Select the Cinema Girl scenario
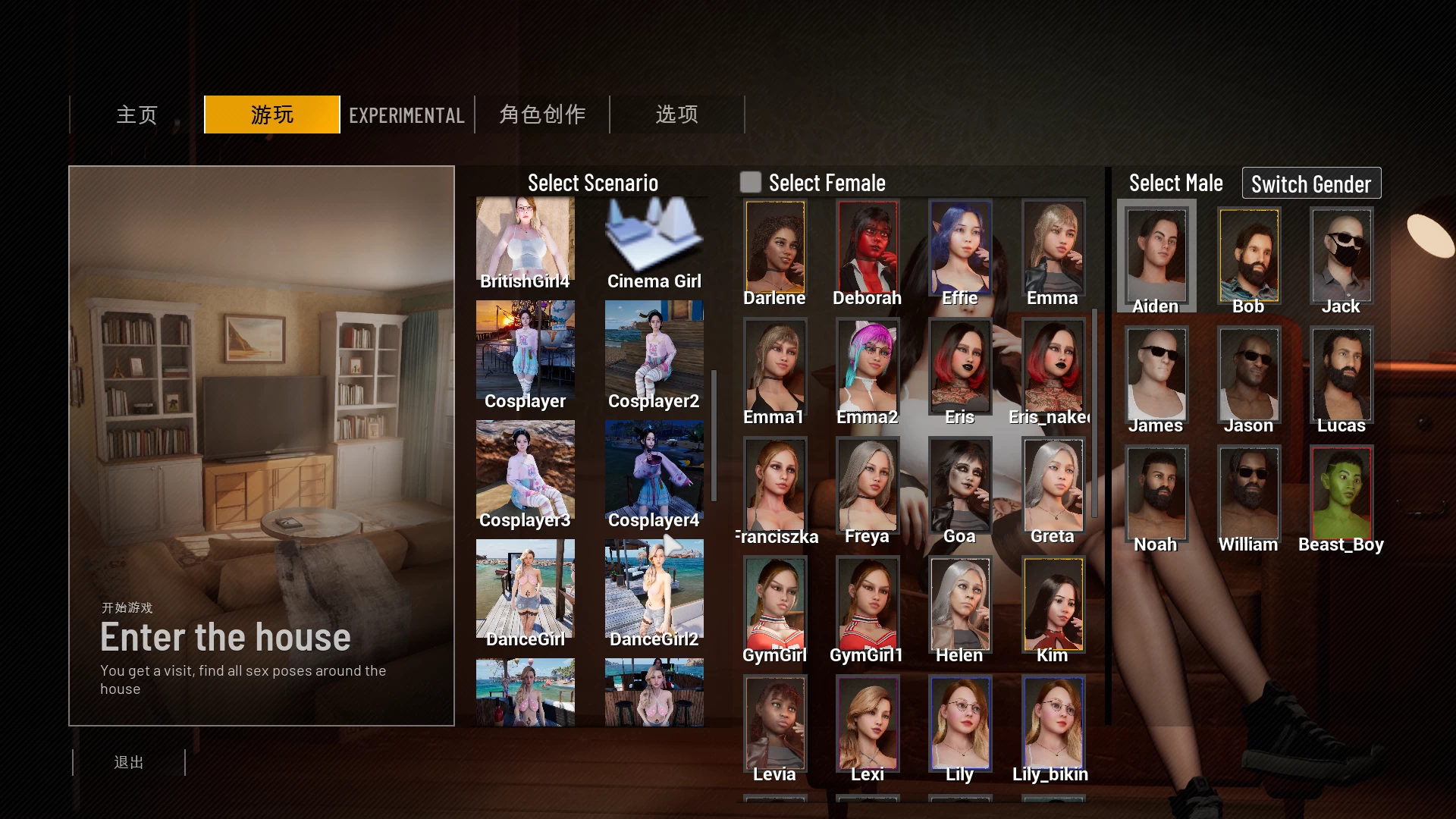This screenshot has width=1456, height=819. tap(654, 235)
